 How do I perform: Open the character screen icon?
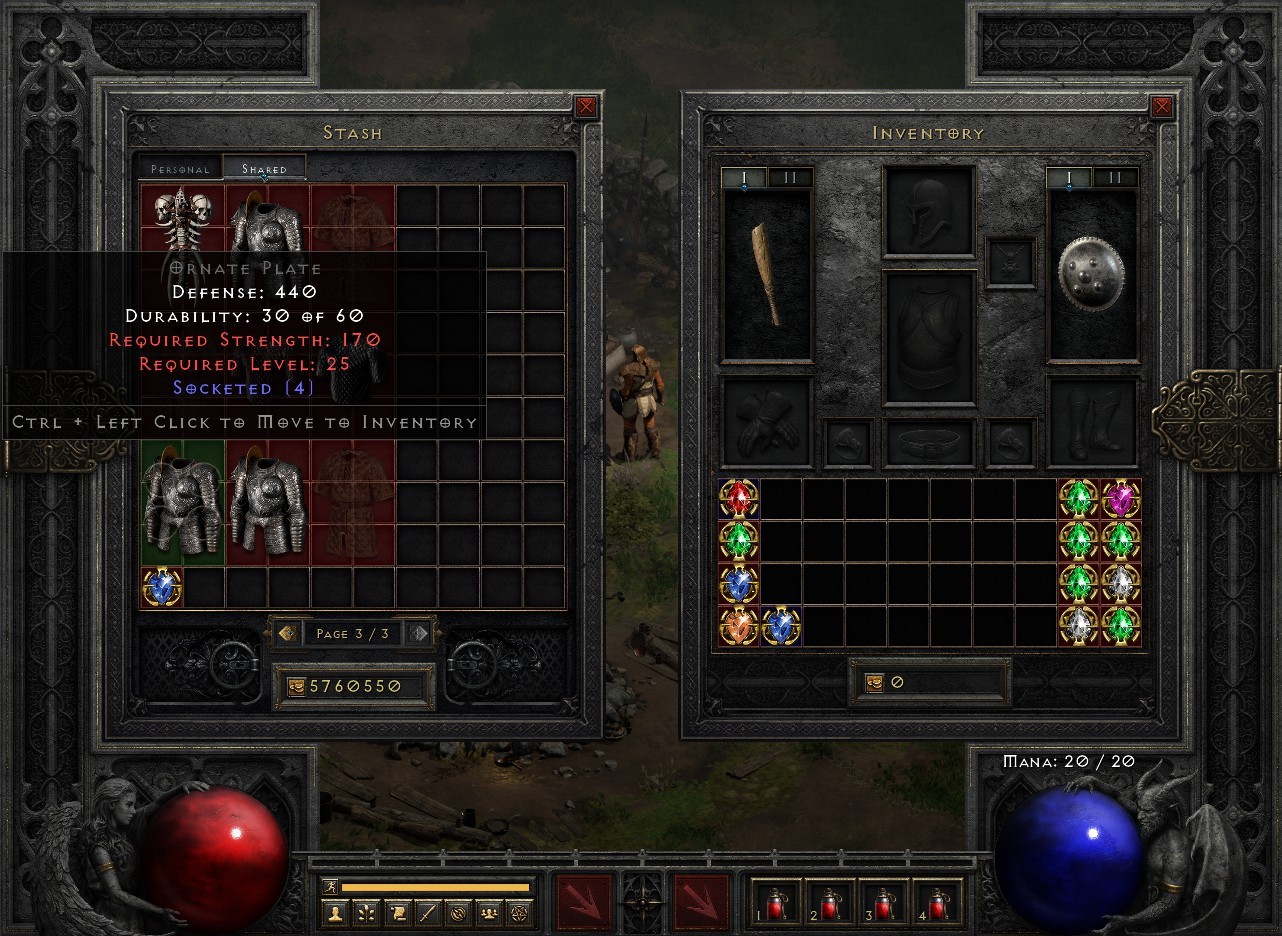(x=335, y=912)
